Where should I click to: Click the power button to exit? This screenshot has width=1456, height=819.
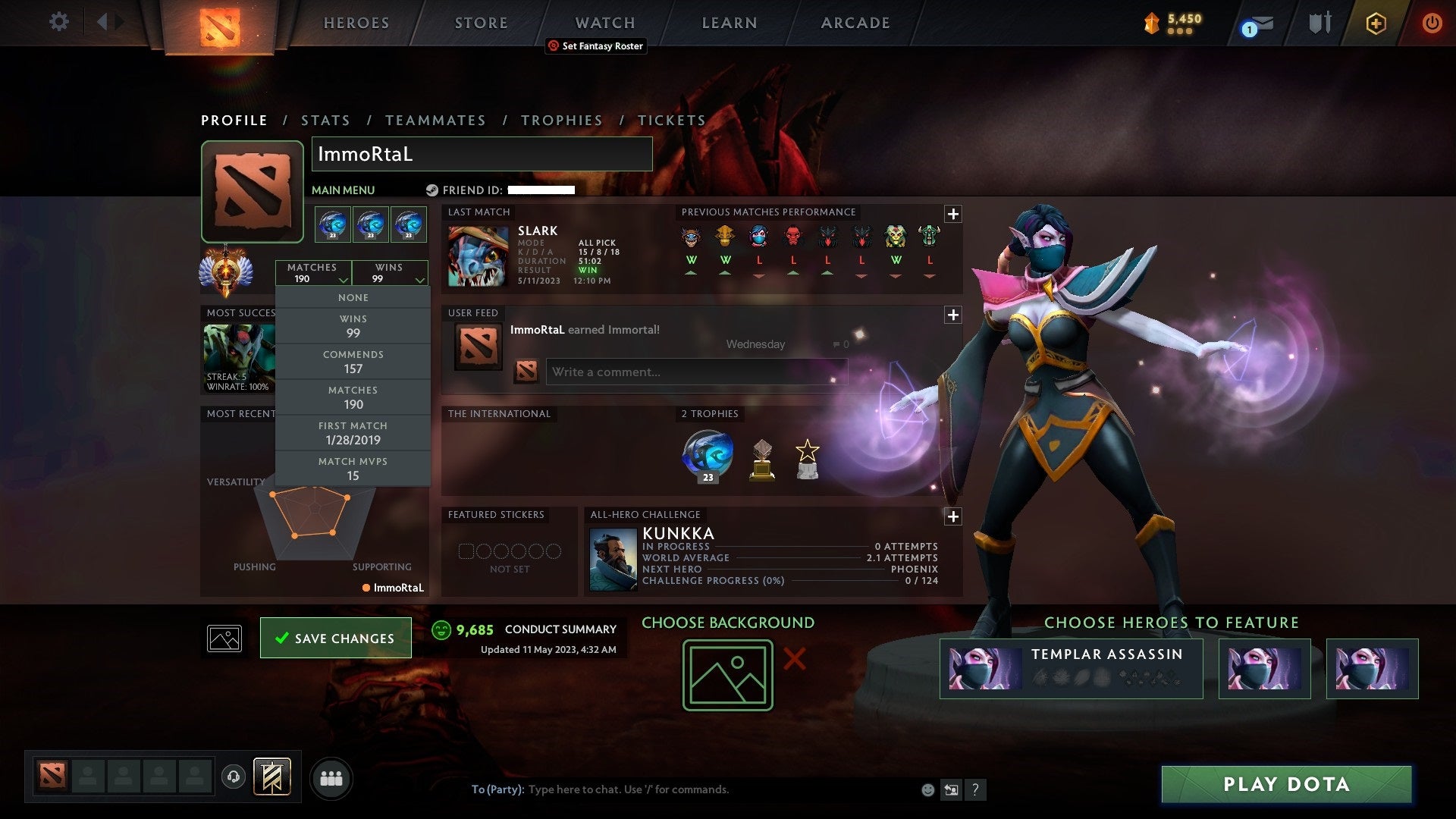pos(1432,22)
